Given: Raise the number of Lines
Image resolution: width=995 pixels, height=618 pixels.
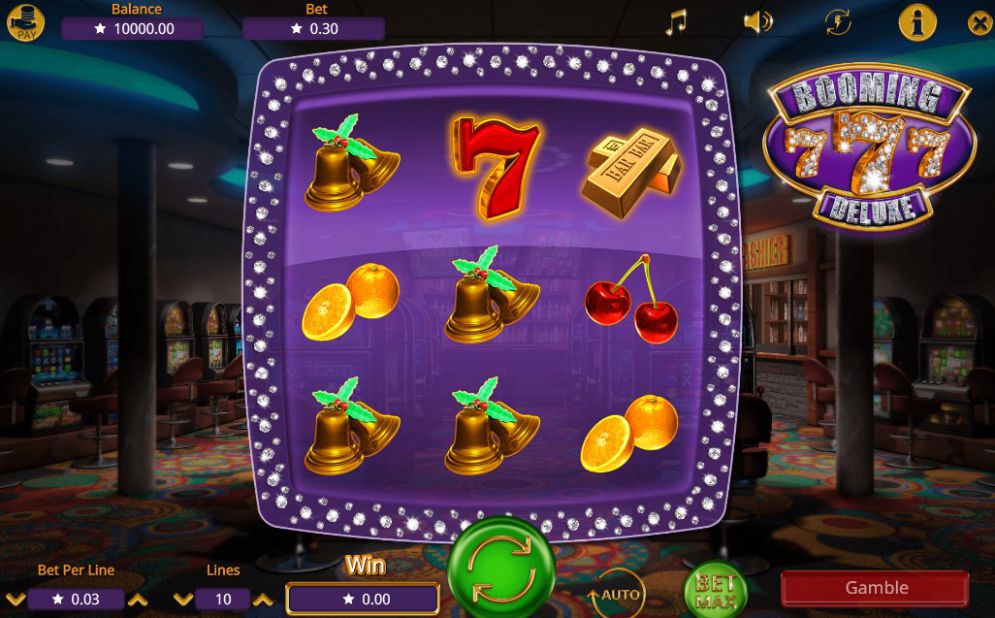Looking at the screenshot, I should coord(262,599).
